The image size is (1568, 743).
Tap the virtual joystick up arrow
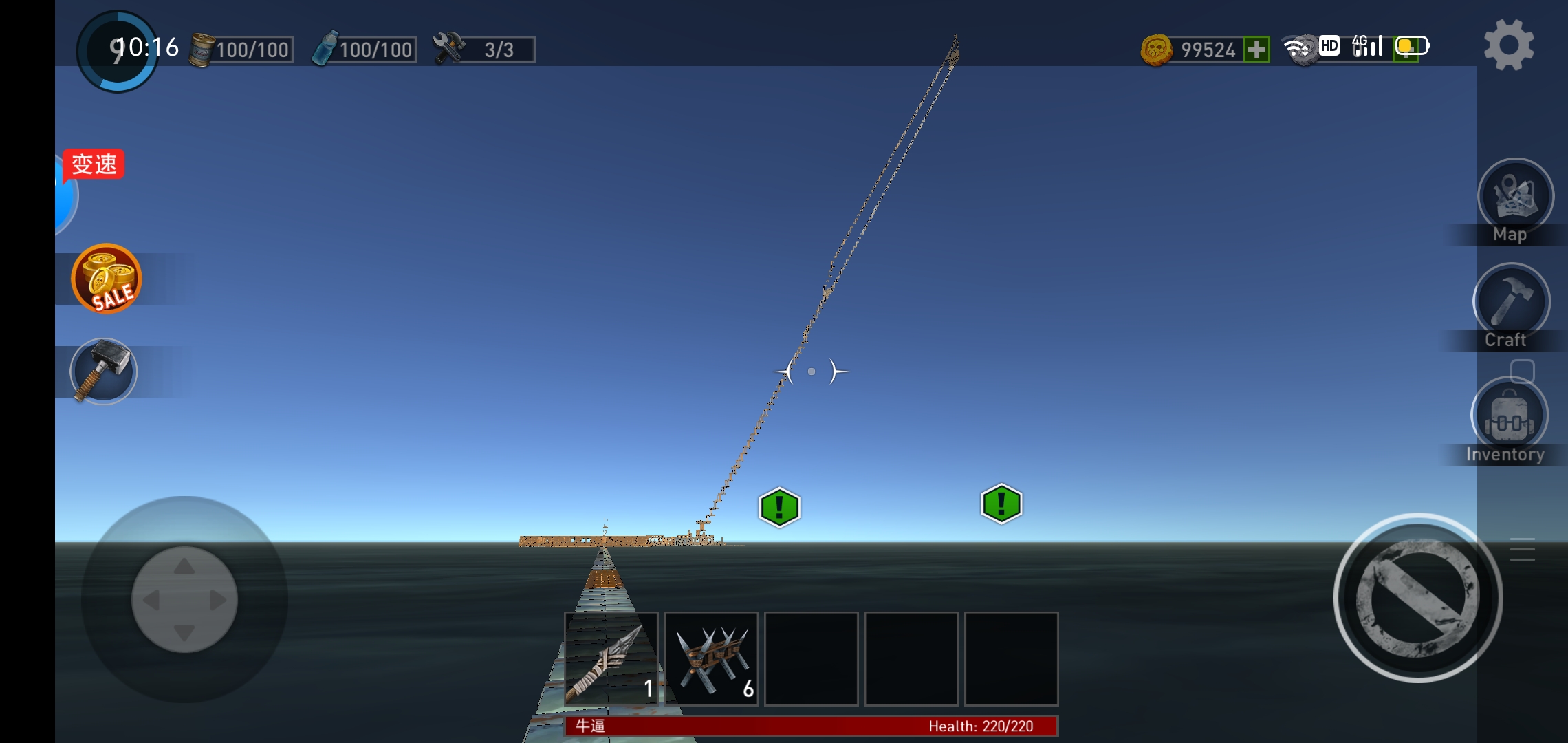(x=184, y=567)
